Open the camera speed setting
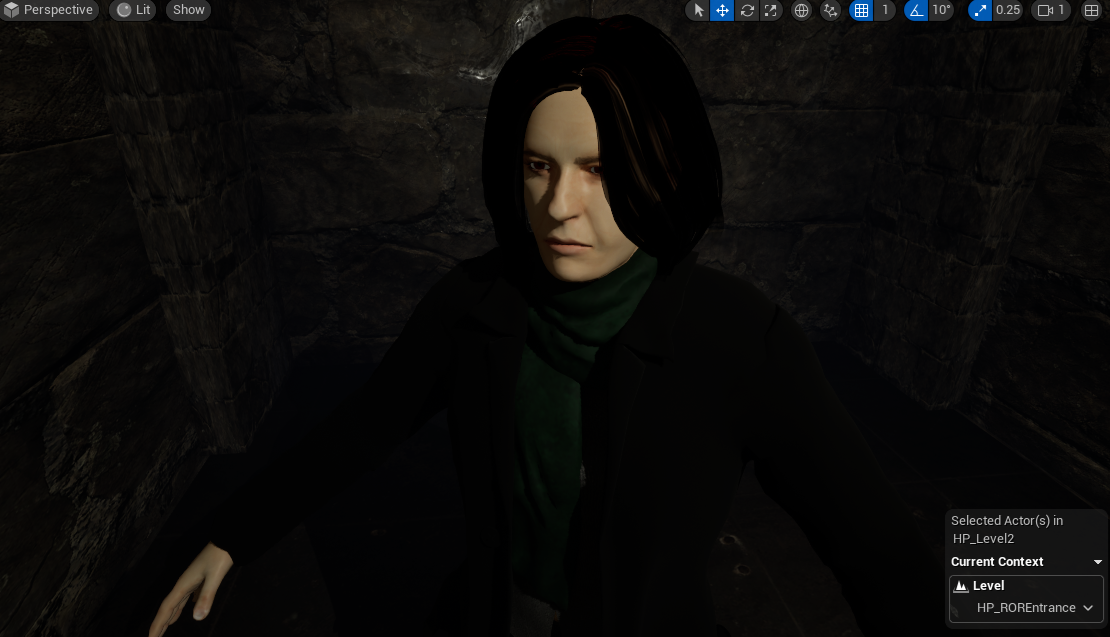The width and height of the screenshot is (1110, 637). [1052, 10]
